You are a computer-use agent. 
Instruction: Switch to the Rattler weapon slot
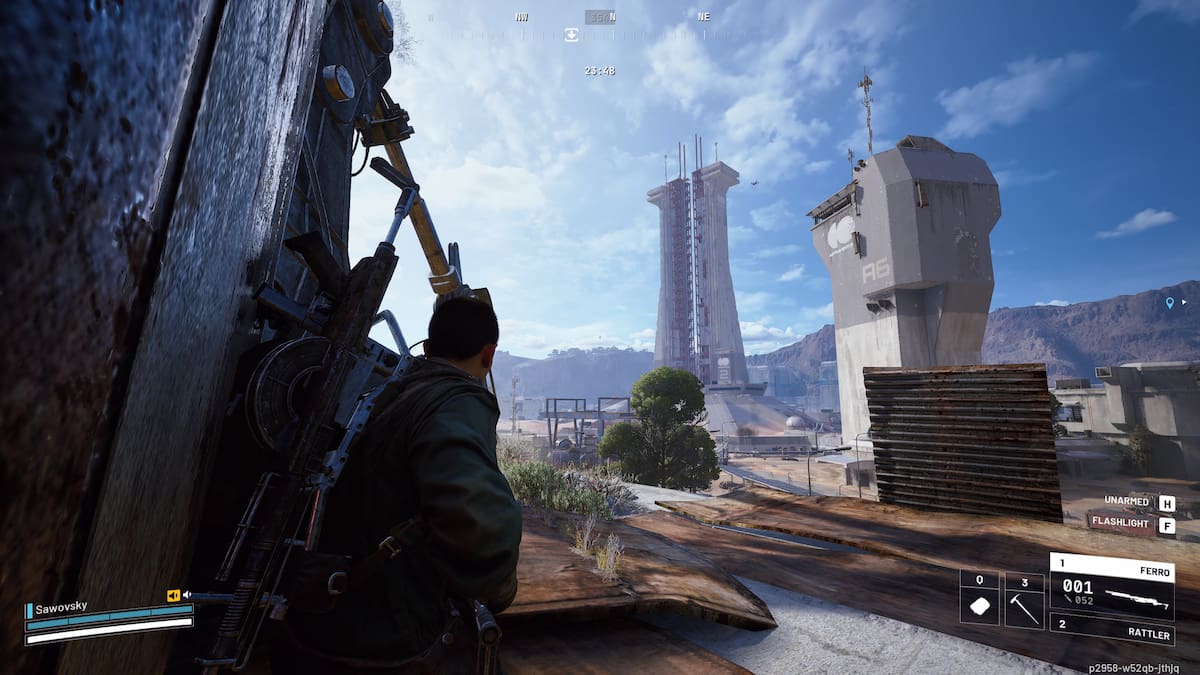[1111, 628]
